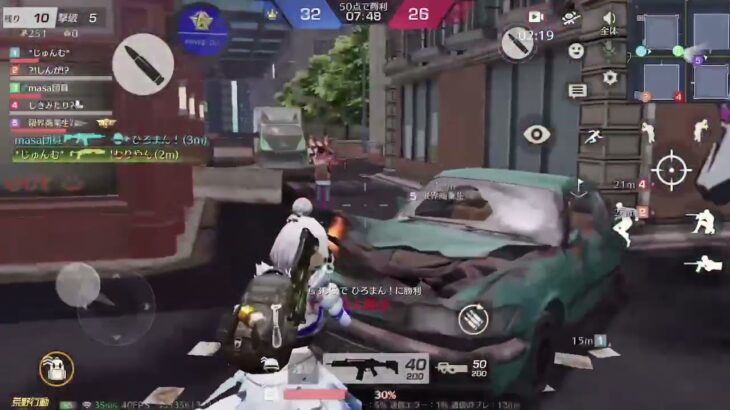Tap the large left bullet fire button
Screen dimensions: 730x410
[x=142, y=64]
